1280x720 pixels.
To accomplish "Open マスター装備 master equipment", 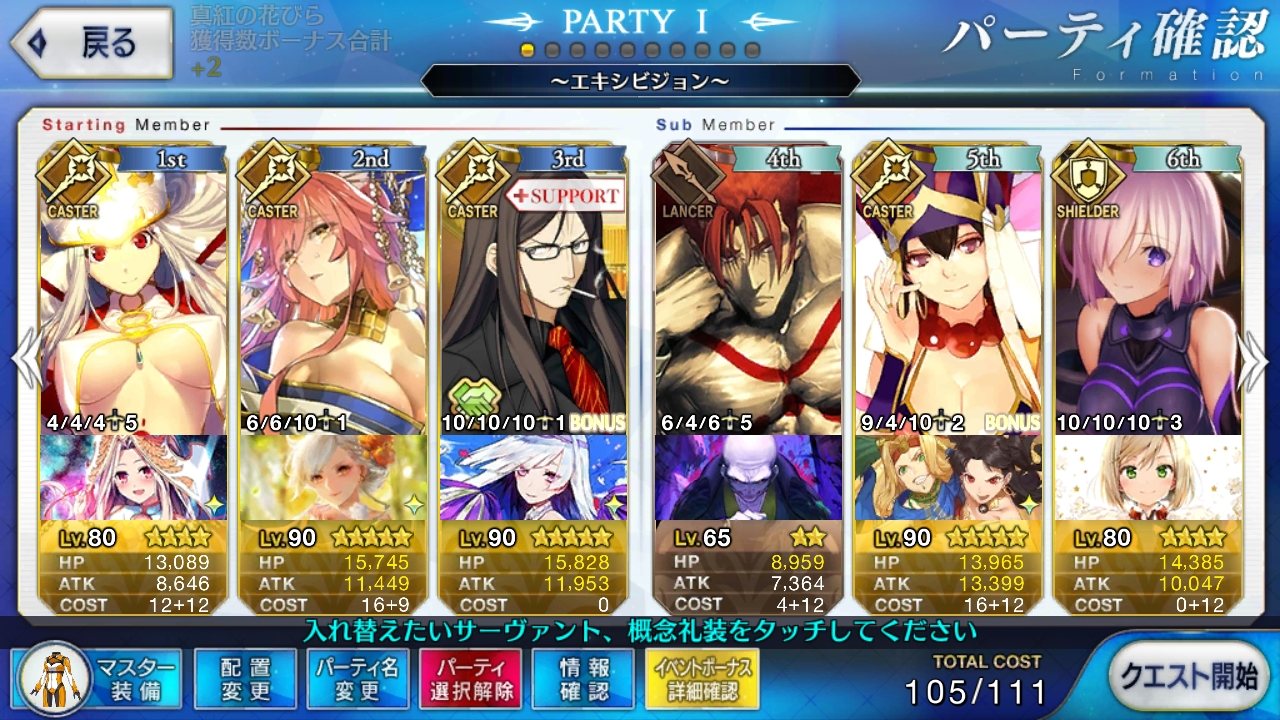I will click(x=98, y=679).
